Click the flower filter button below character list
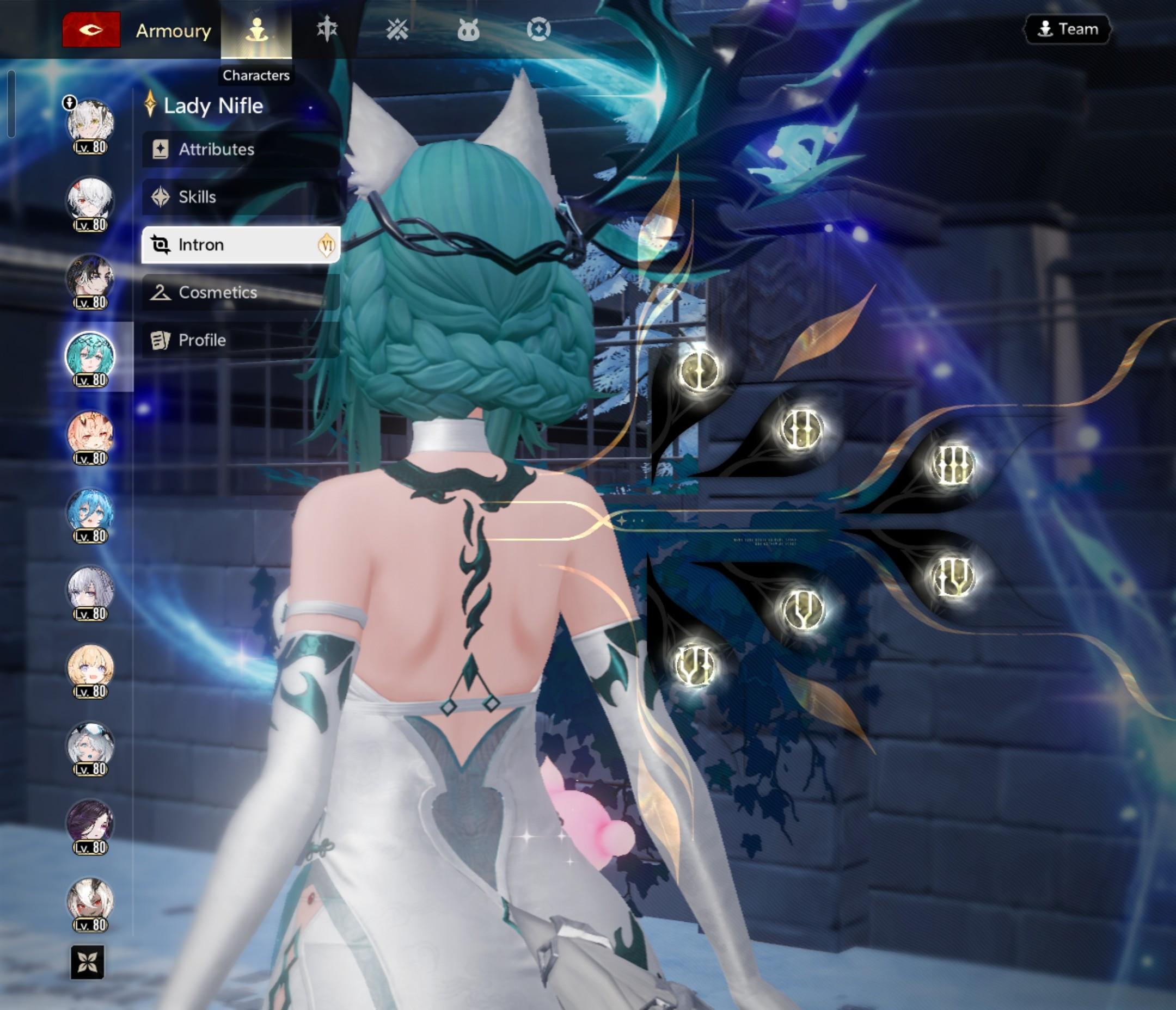This screenshot has width=1176, height=1010. [x=88, y=962]
